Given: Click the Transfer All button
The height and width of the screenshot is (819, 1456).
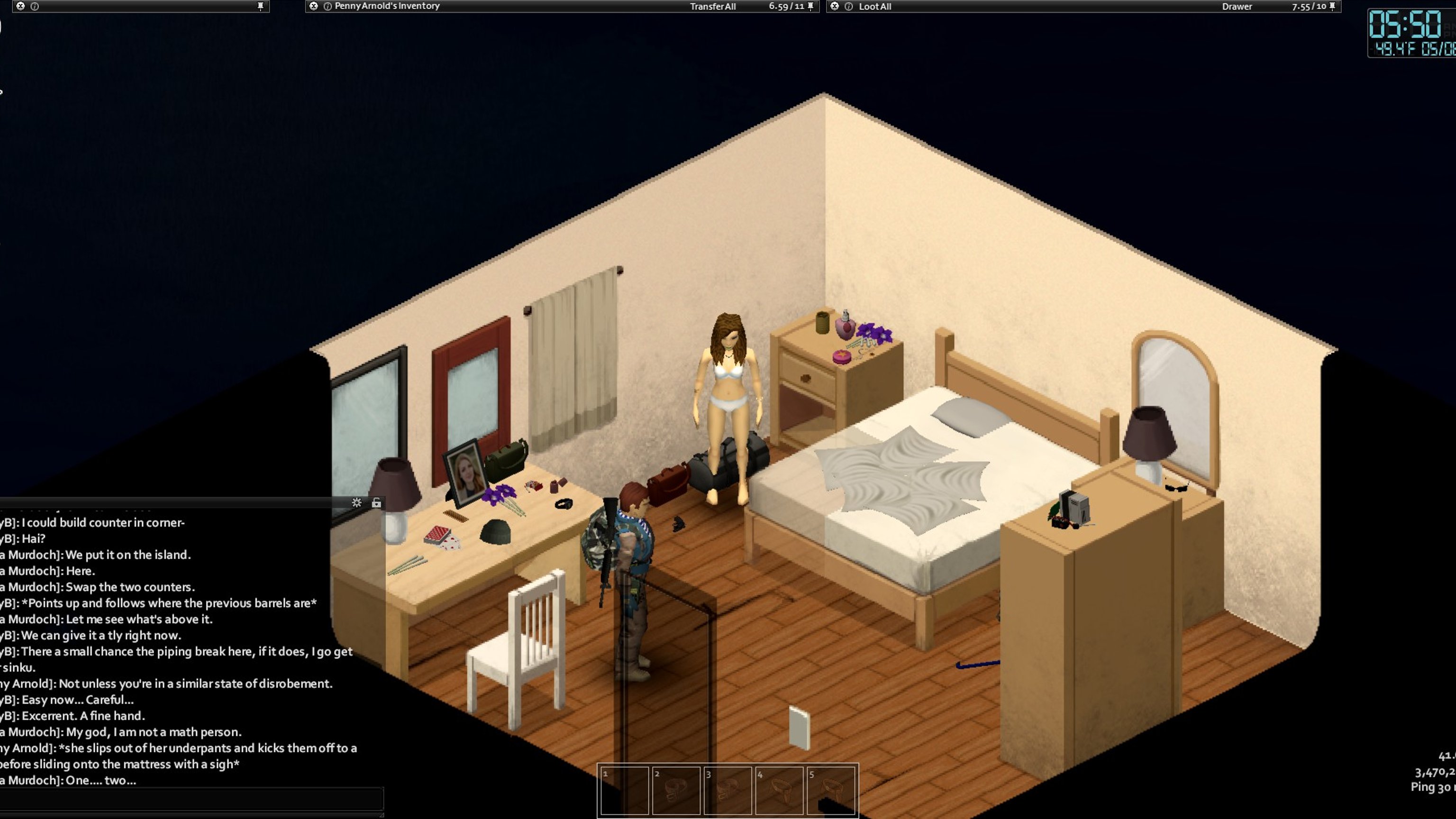Looking at the screenshot, I should 712,7.
